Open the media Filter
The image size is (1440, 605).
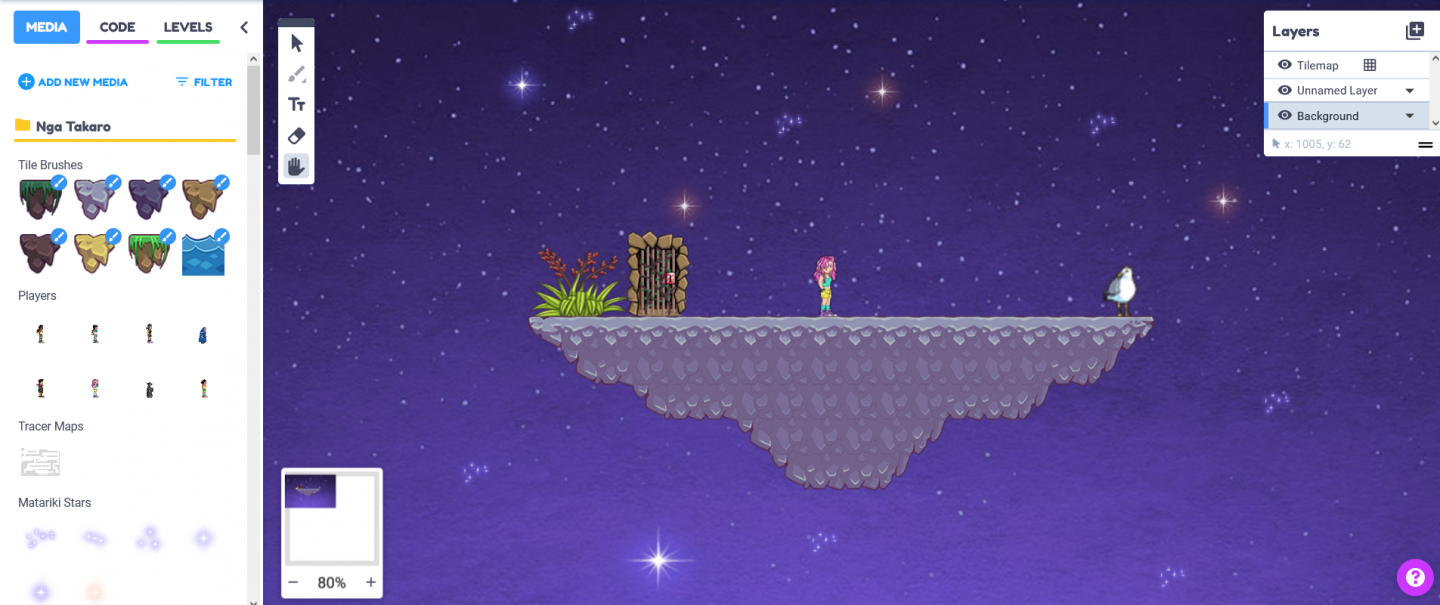click(x=204, y=82)
